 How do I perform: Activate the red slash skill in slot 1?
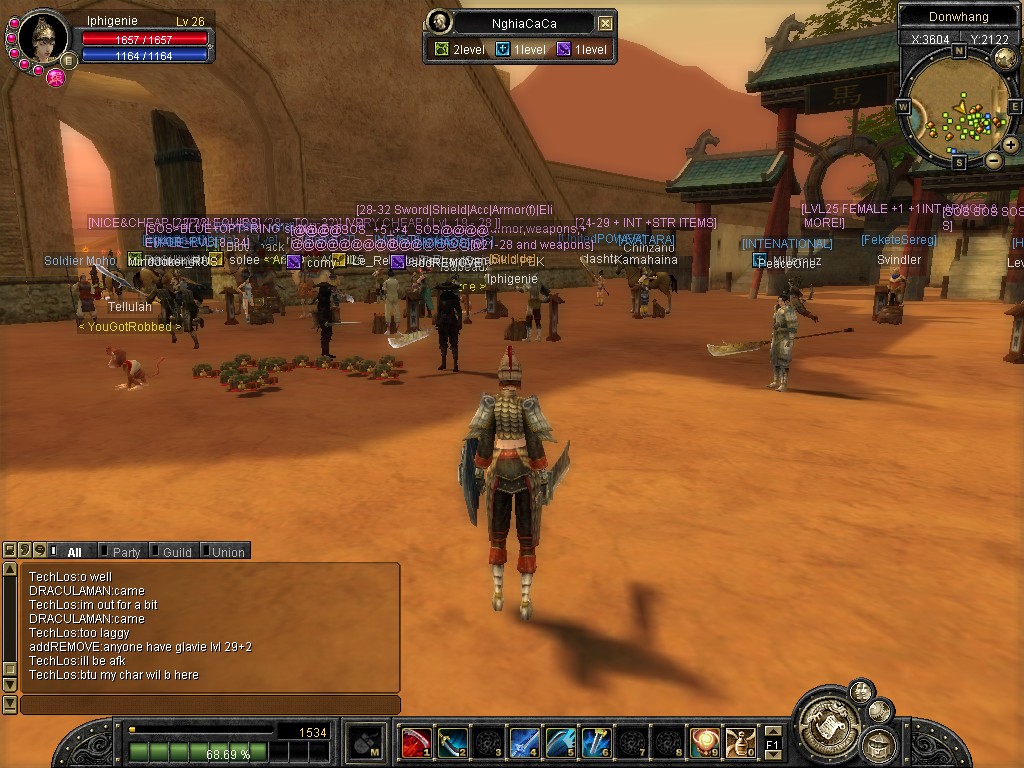[416, 743]
